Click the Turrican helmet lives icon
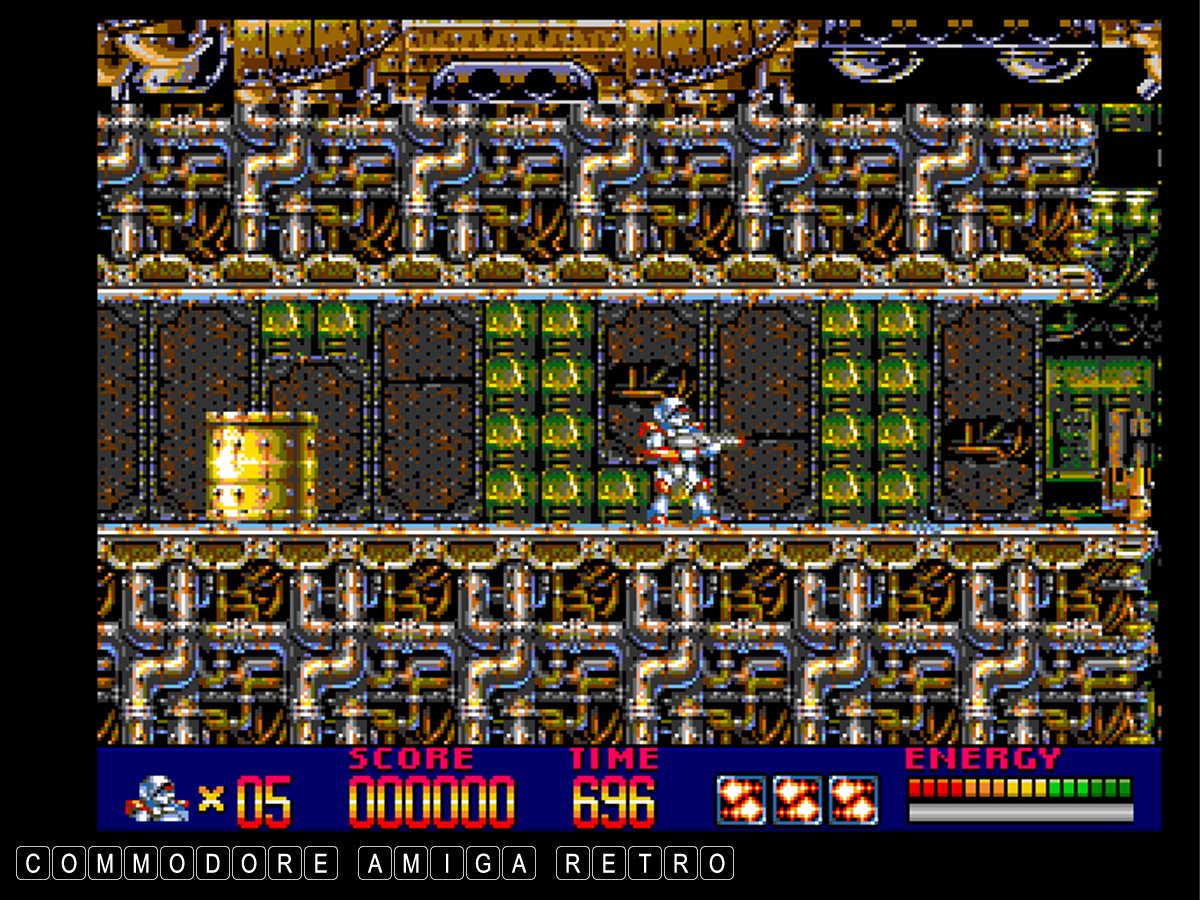1200x900 pixels. coord(157,799)
